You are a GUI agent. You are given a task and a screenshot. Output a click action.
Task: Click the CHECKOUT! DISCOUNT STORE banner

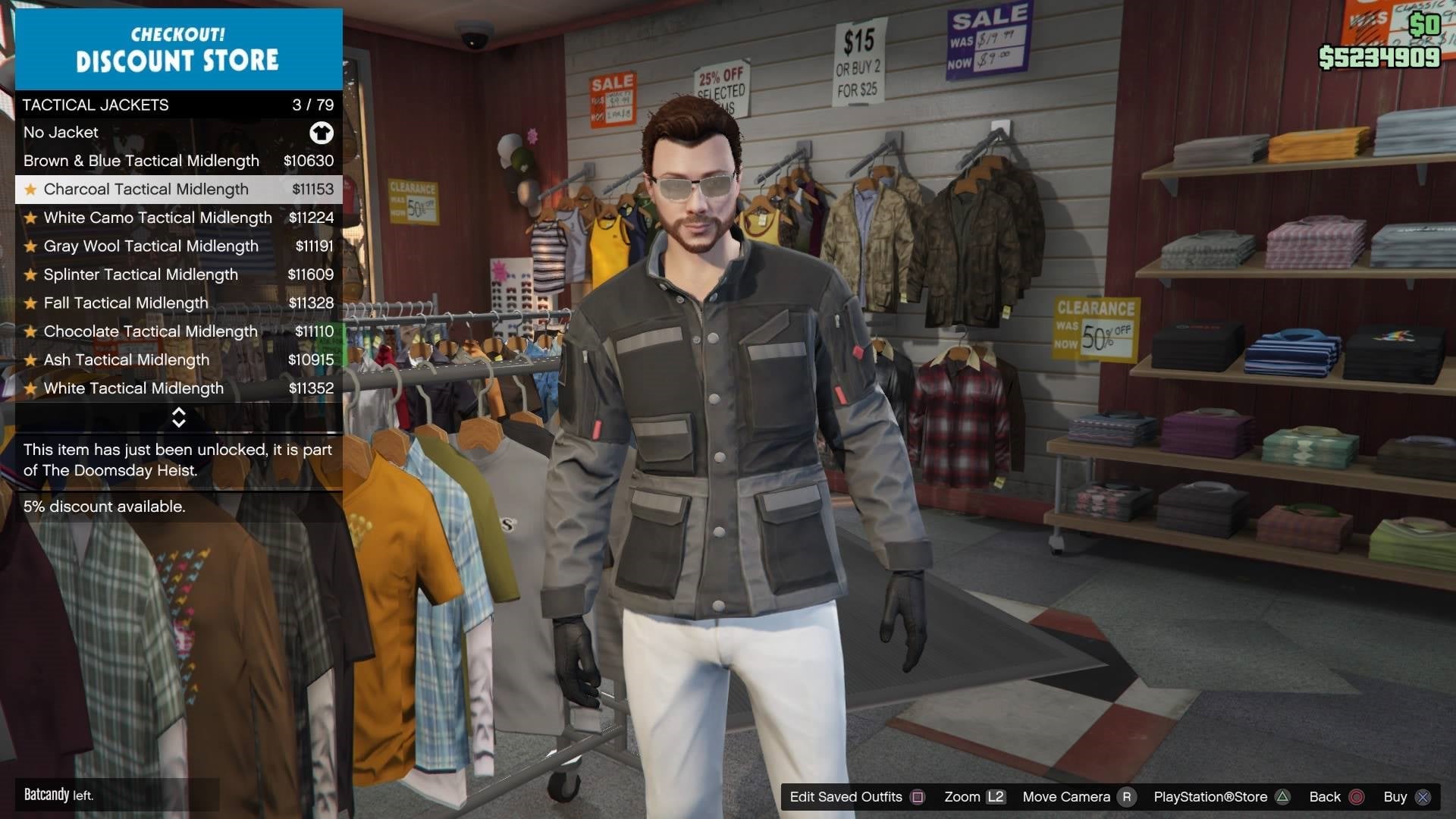(177, 49)
